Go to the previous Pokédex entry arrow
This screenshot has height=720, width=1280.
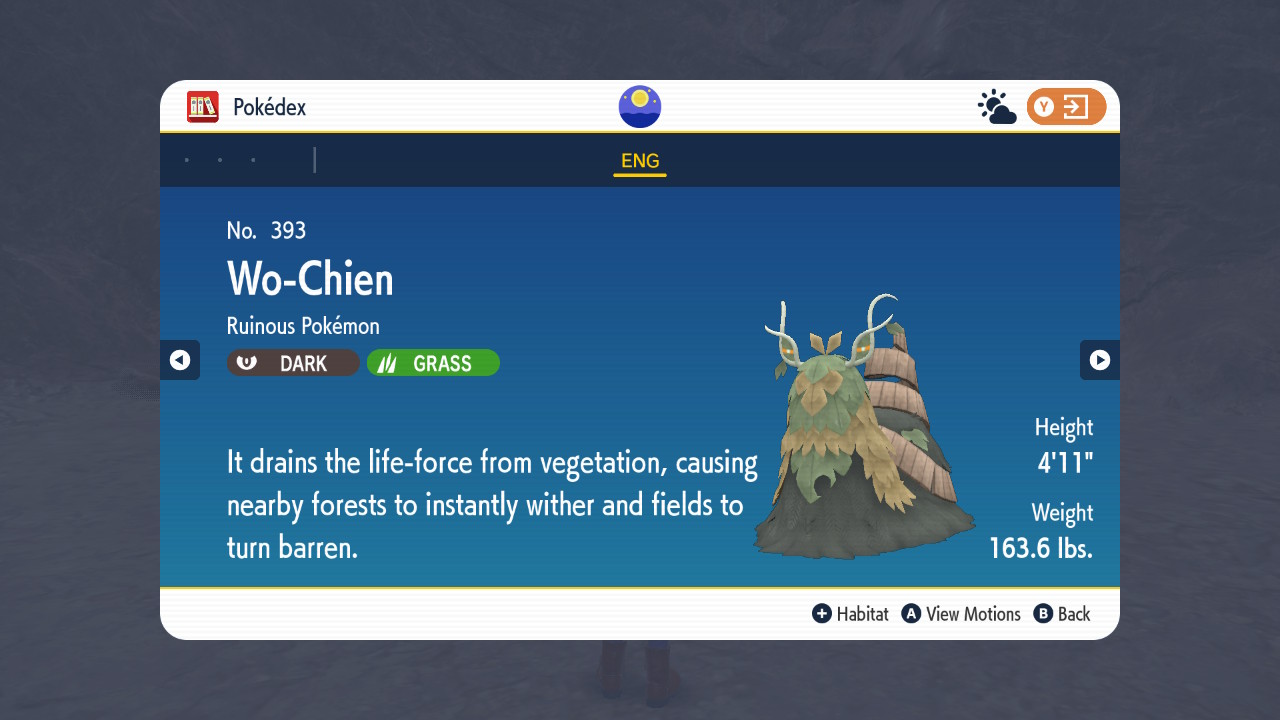click(x=180, y=360)
